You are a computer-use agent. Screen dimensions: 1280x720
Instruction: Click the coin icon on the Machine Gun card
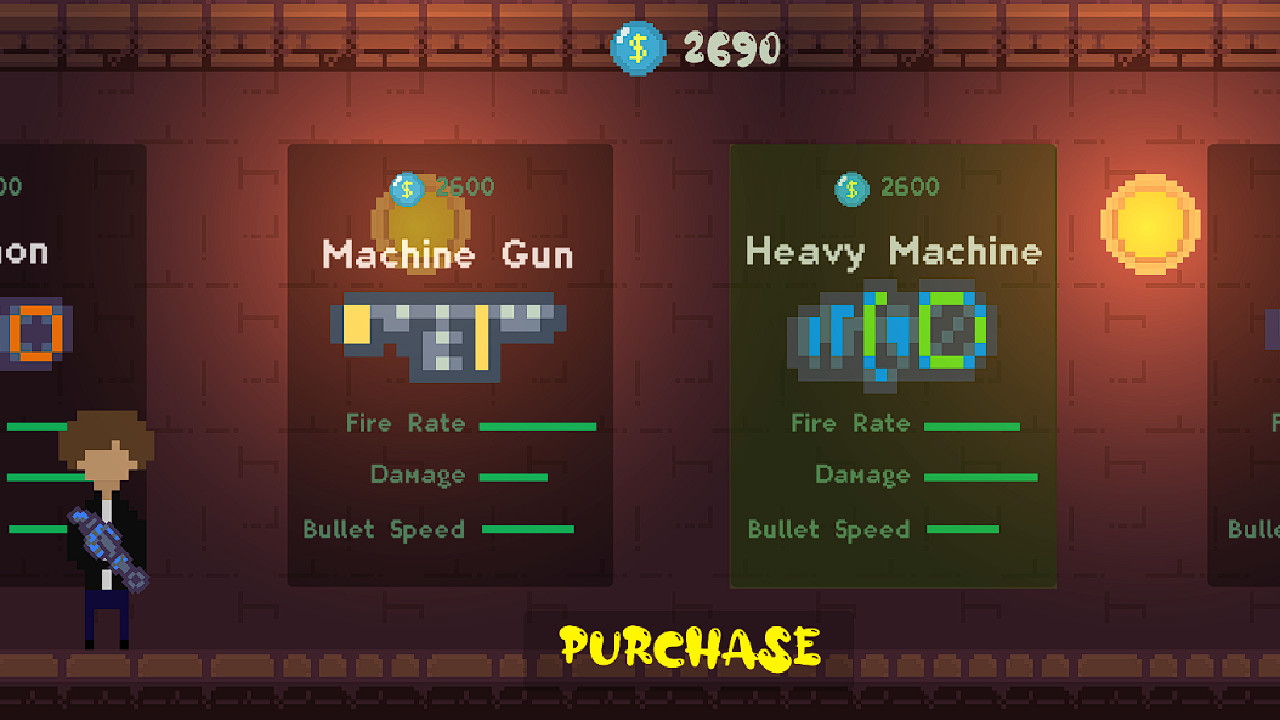(x=405, y=188)
